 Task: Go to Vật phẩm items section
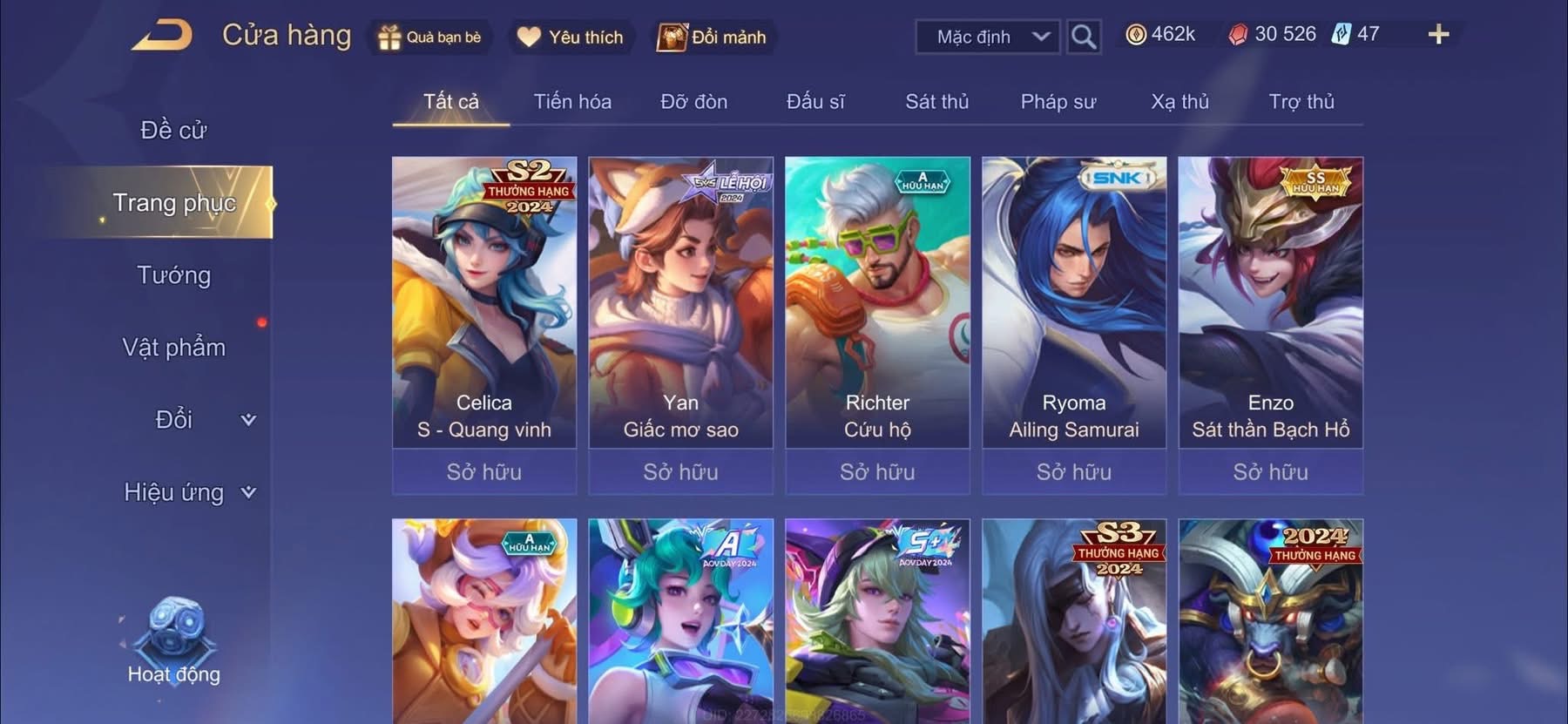point(173,348)
